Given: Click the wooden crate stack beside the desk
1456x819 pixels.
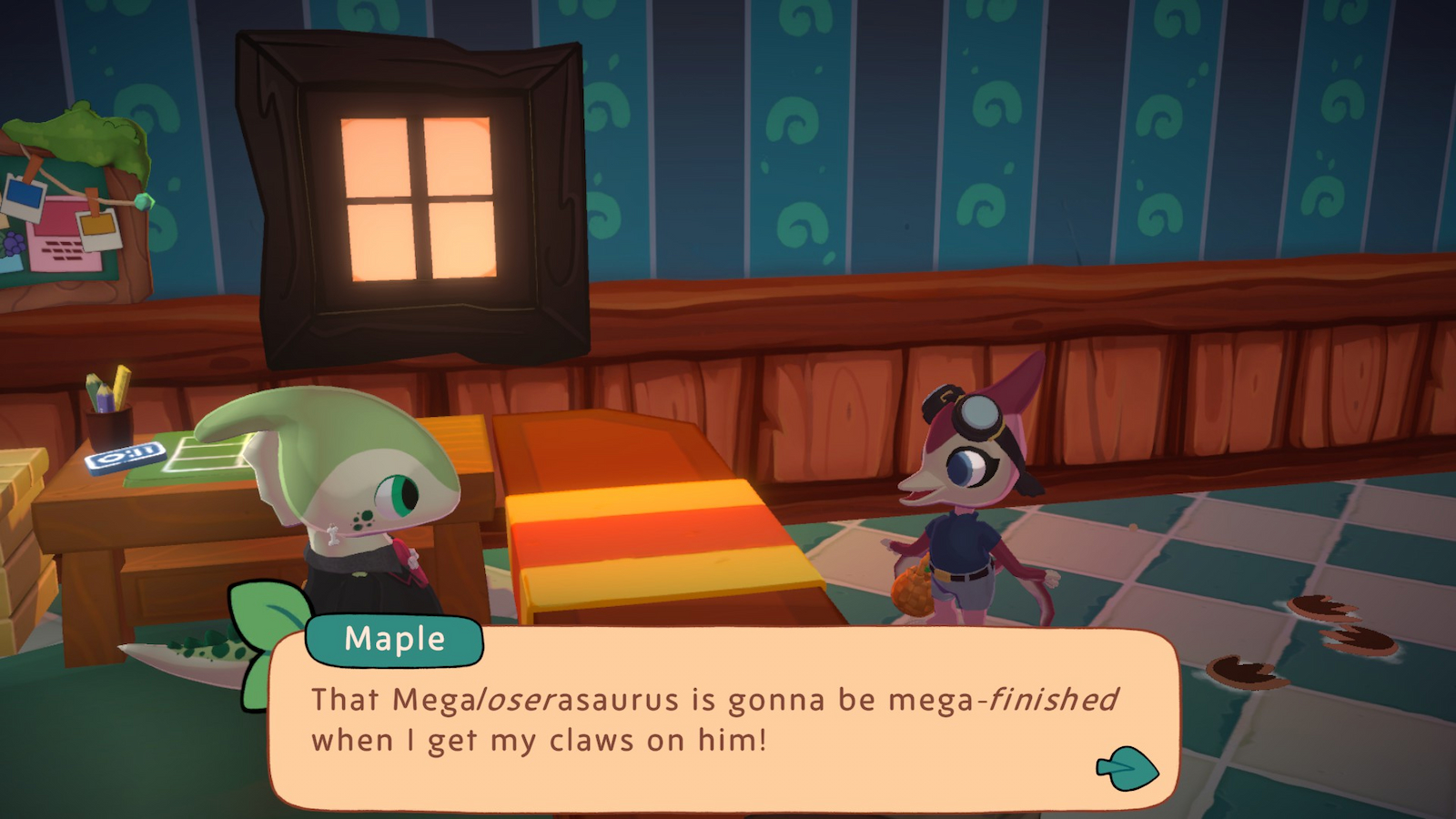Looking at the screenshot, I should coord(20,537).
